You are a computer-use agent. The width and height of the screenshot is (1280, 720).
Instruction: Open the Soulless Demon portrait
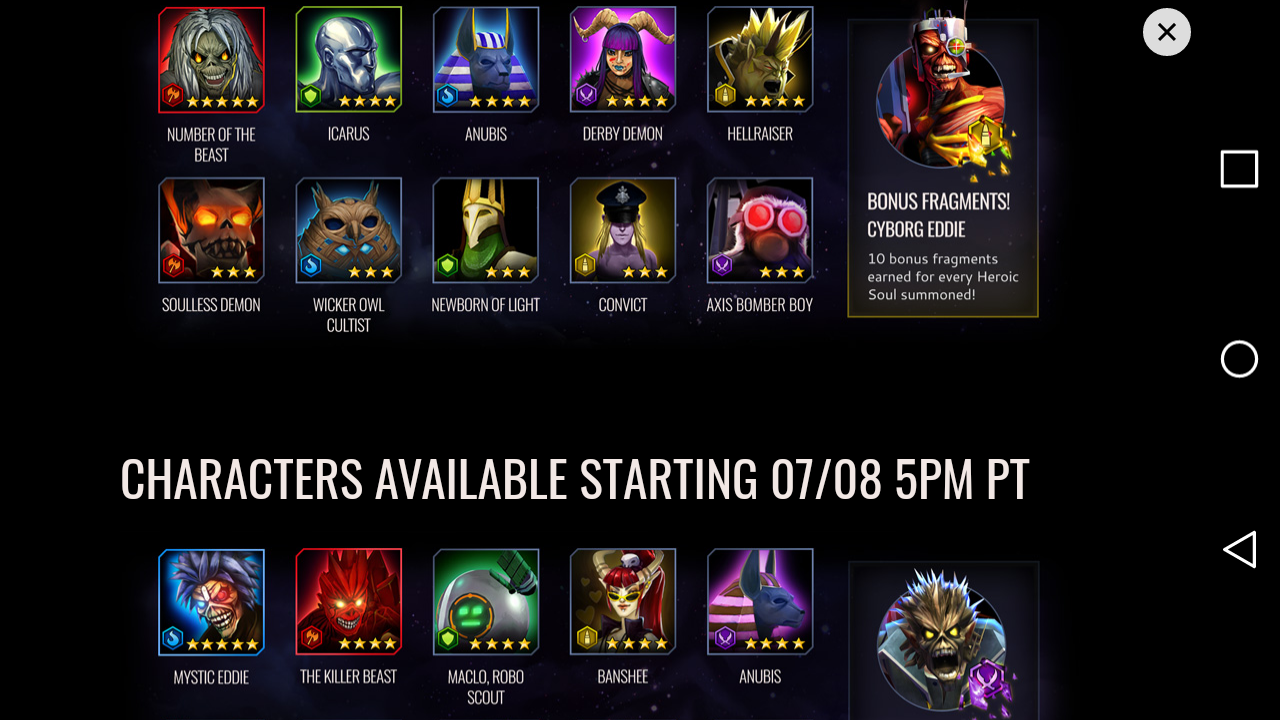[211, 231]
